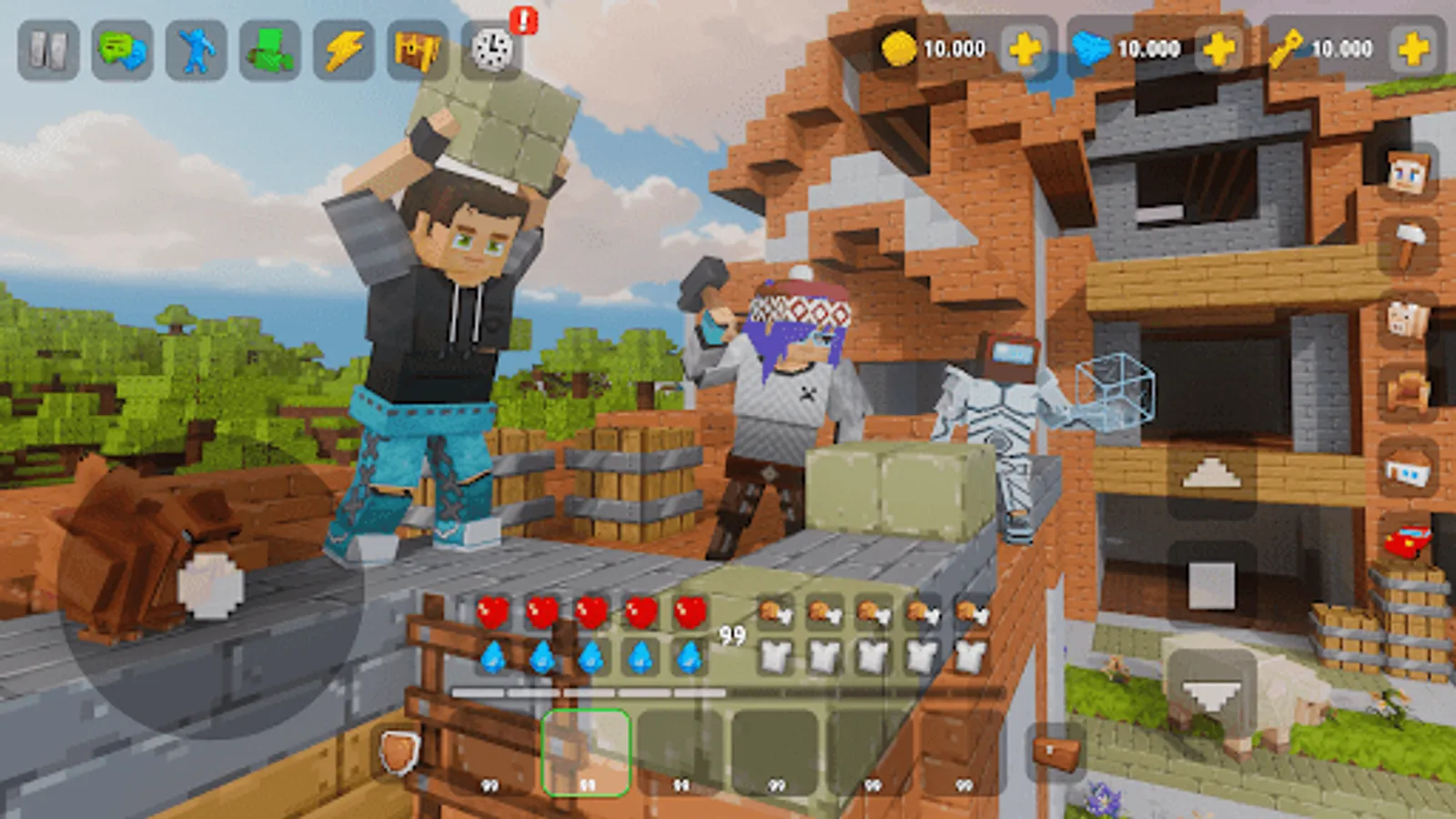
Task: Select the highlighted hotbar slot
Action: pyautogui.click(x=587, y=751)
